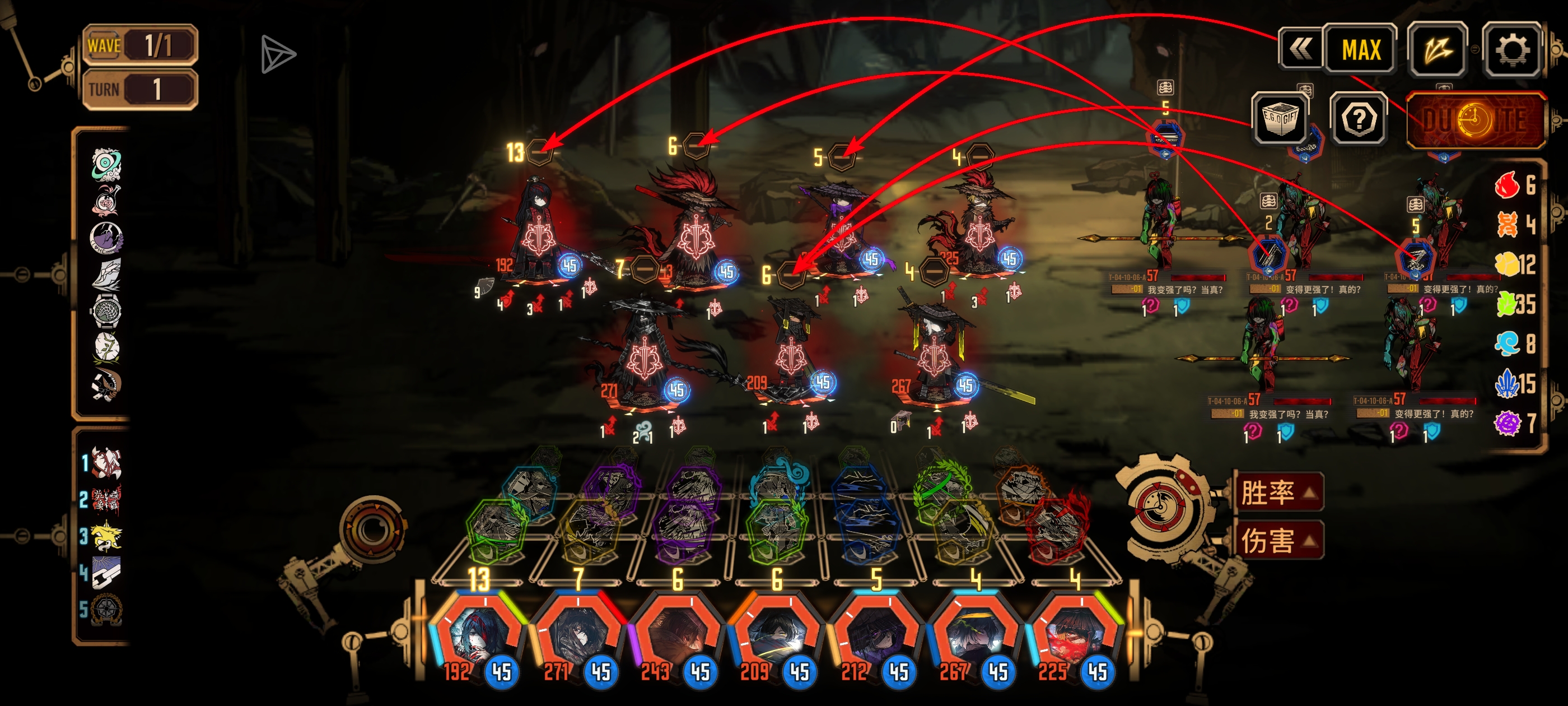Click the double left arrow button

tap(1300, 49)
